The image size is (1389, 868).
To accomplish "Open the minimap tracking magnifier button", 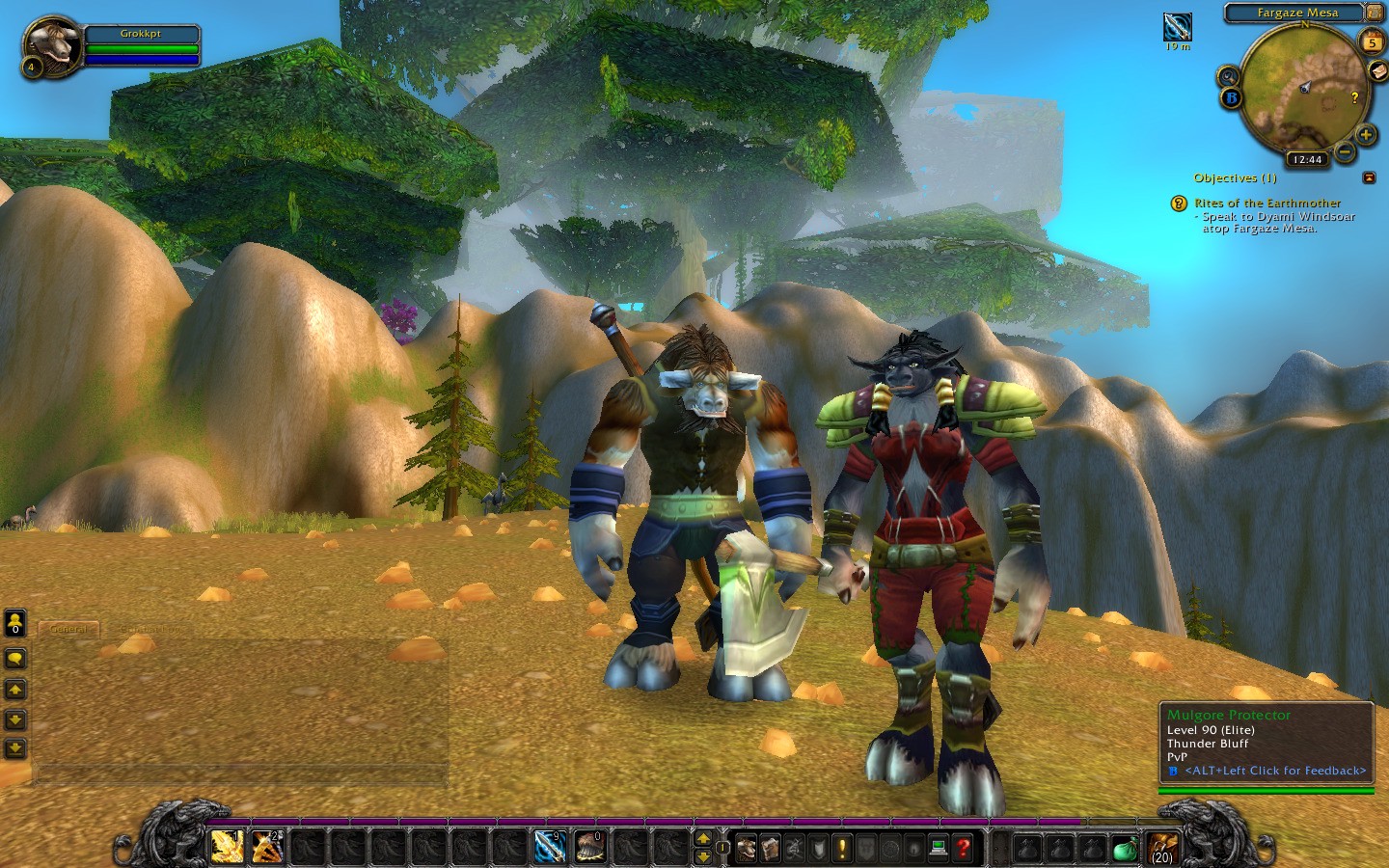I will click(1228, 76).
